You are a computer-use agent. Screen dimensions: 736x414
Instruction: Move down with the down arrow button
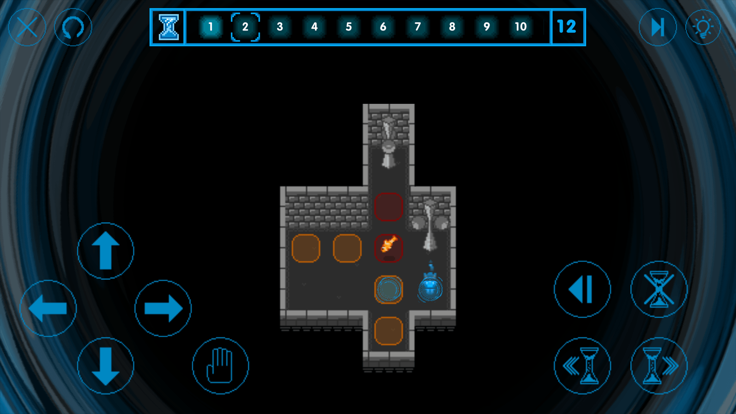coord(105,365)
